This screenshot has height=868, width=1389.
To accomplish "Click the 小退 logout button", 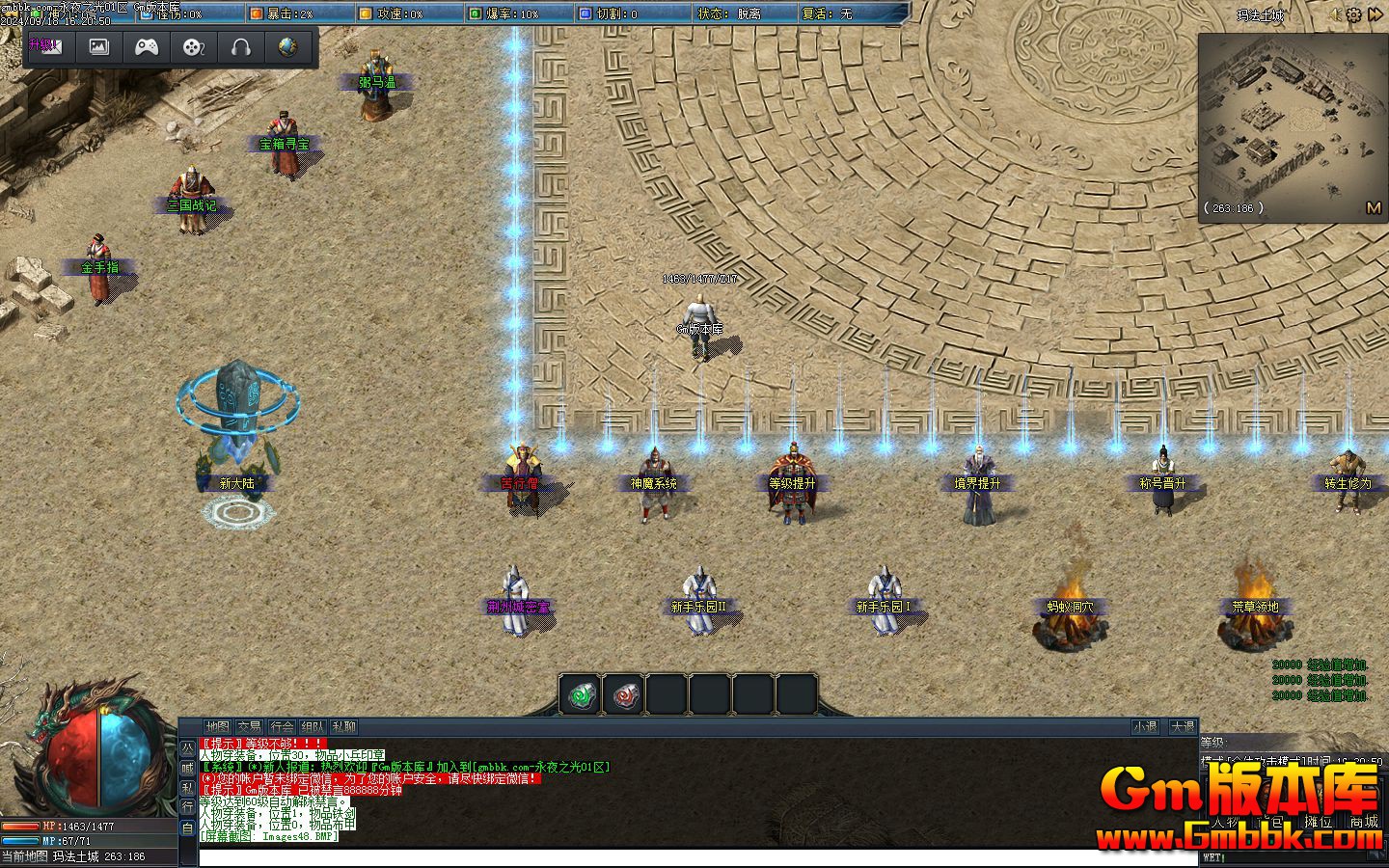I will [1145, 726].
